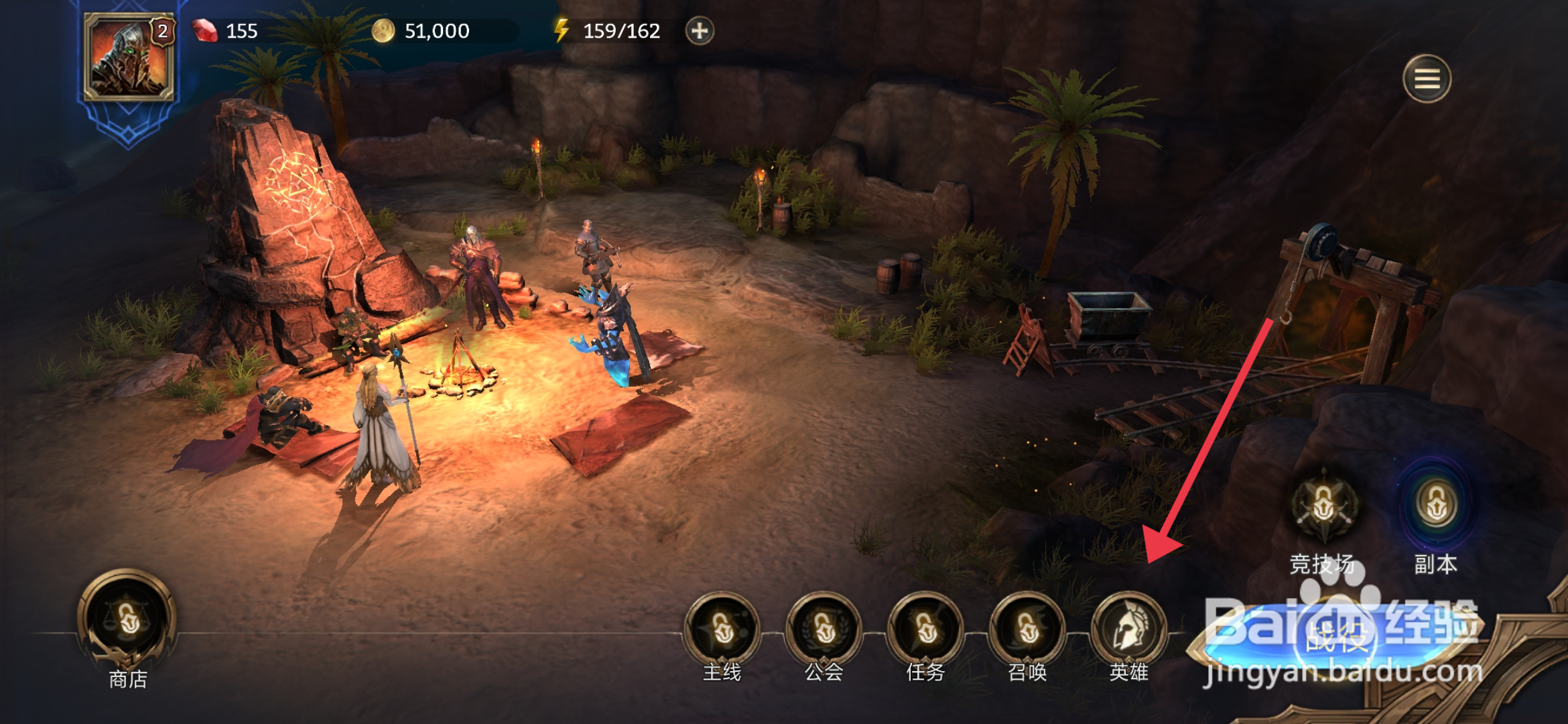
Task: Open the 英雄 heroes helmet icon
Action: (1129, 630)
